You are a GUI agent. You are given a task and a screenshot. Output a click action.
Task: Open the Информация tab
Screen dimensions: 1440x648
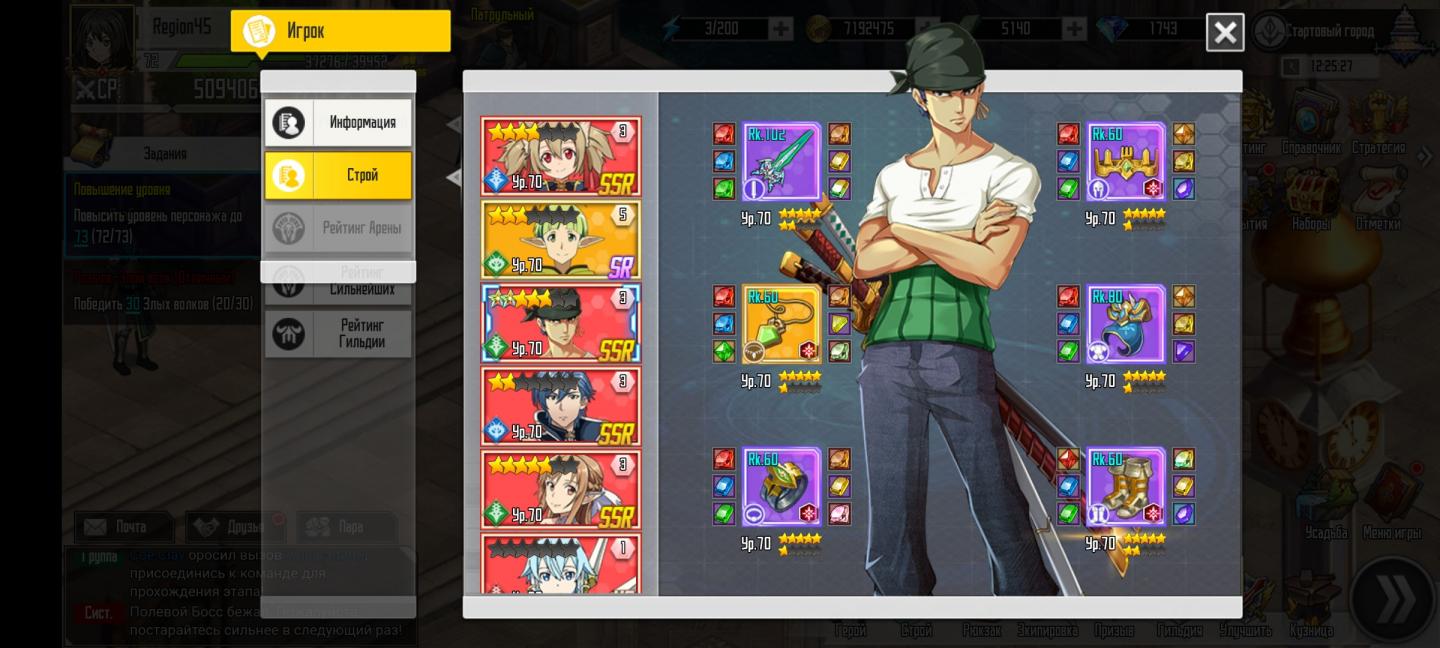click(x=338, y=123)
